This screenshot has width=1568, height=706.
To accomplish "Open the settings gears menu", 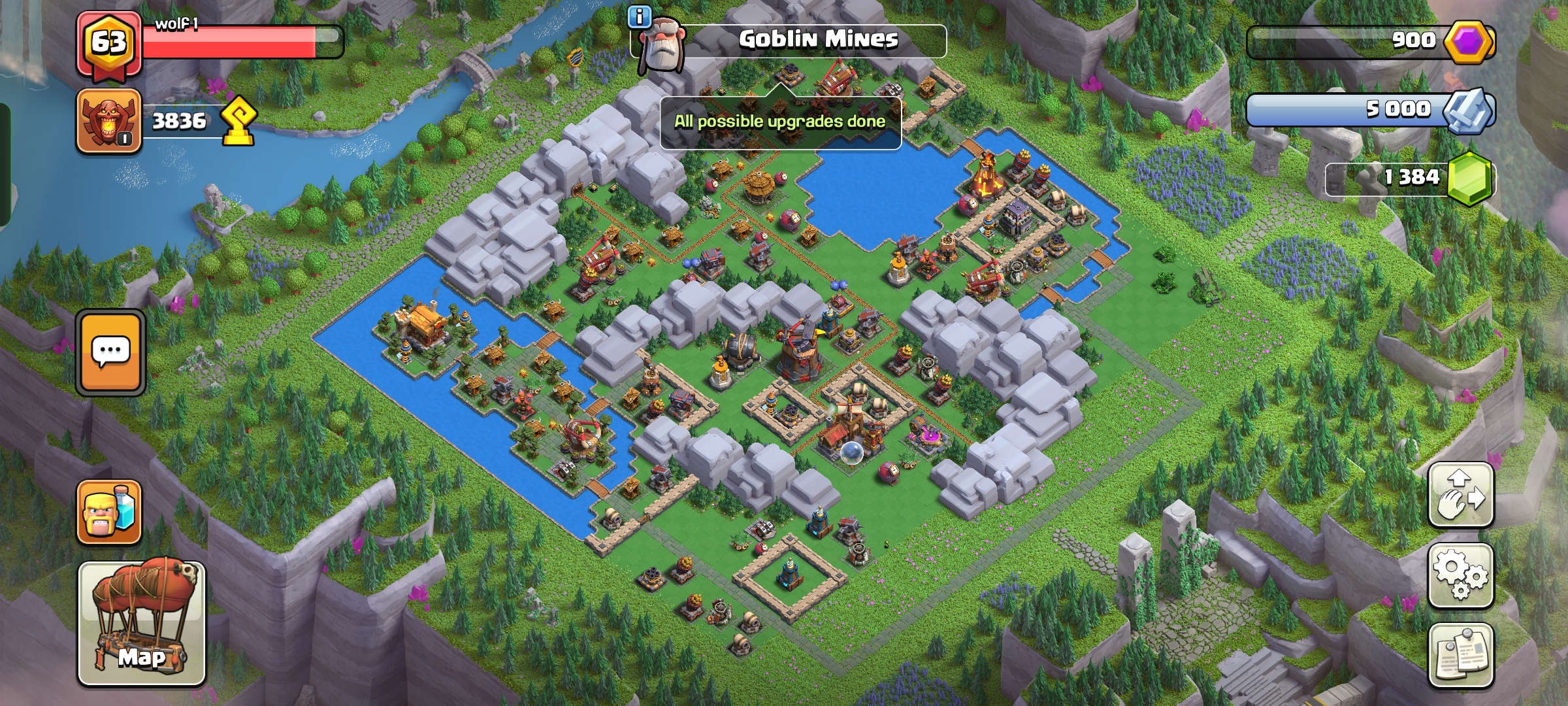I will (x=1461, y=575).
